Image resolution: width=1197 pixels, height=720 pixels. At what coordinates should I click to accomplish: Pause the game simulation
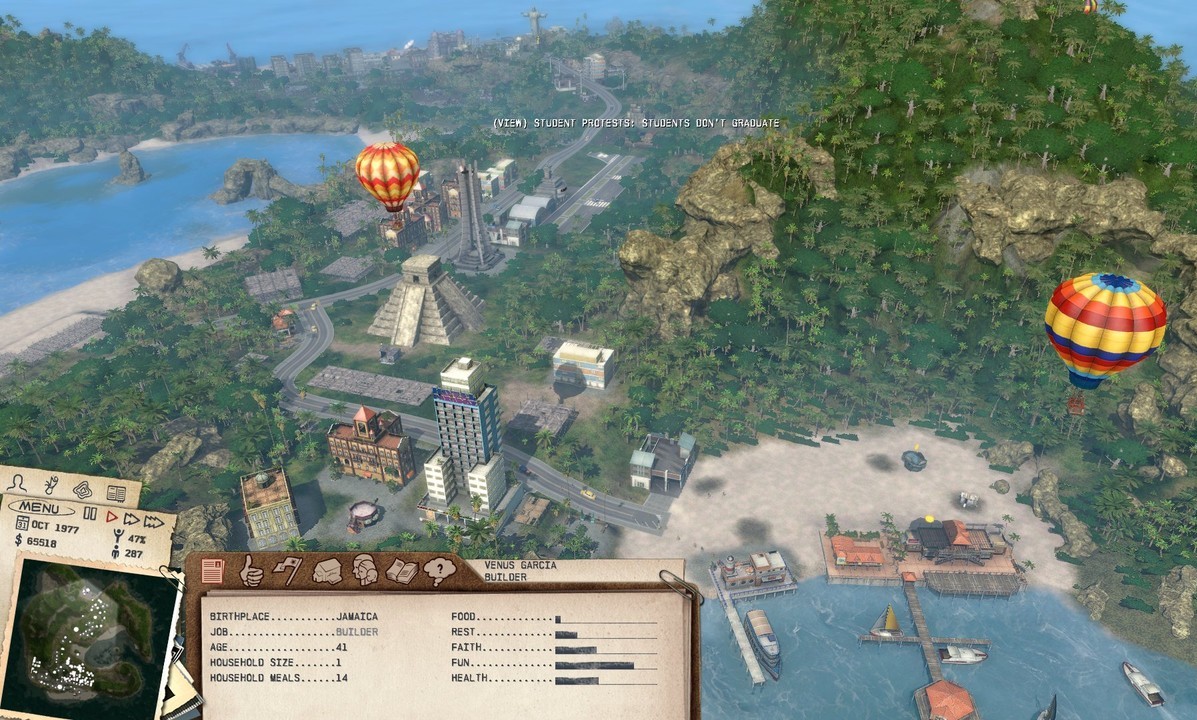pos(90,514)
